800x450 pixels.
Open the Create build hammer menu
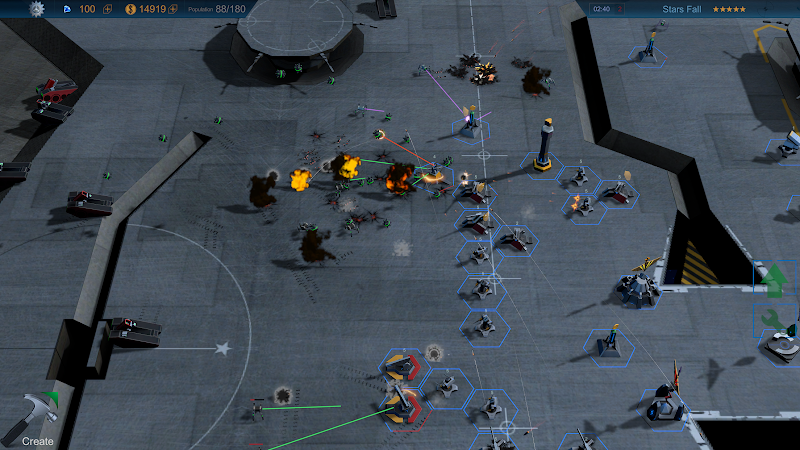(34, 415)
